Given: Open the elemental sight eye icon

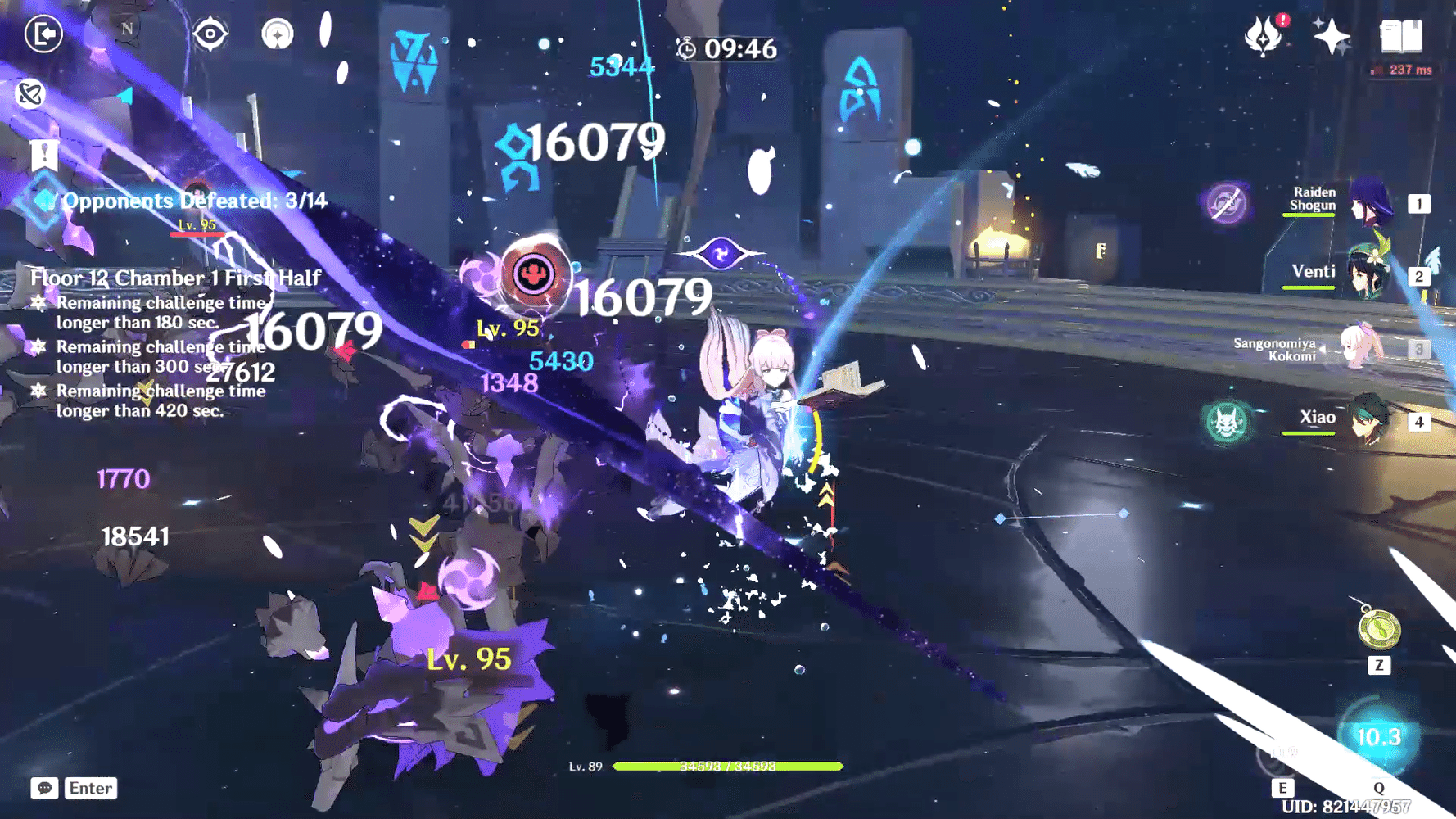Looking at the screenshot, I should 212,34.
